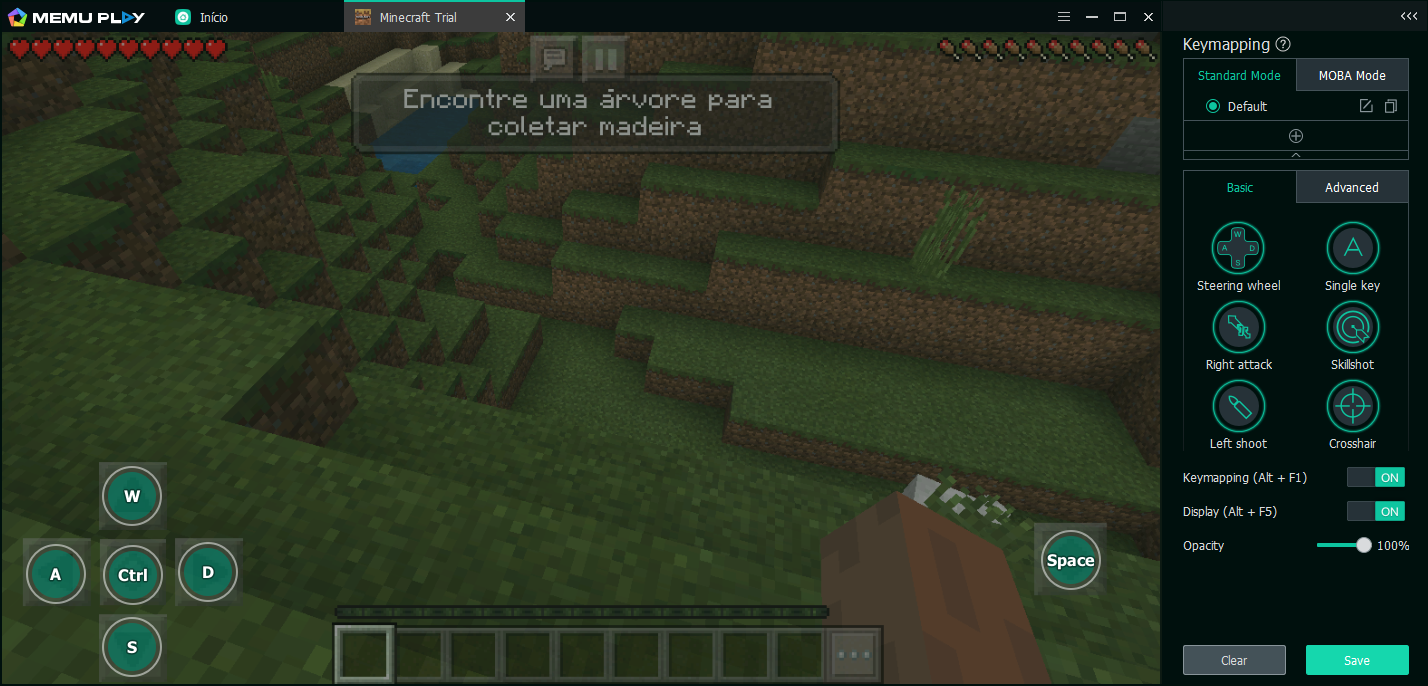Tap the W move forward button
Image resolution: width=1428 pixels, height=686 pixels.
click(x=132, y=496)
